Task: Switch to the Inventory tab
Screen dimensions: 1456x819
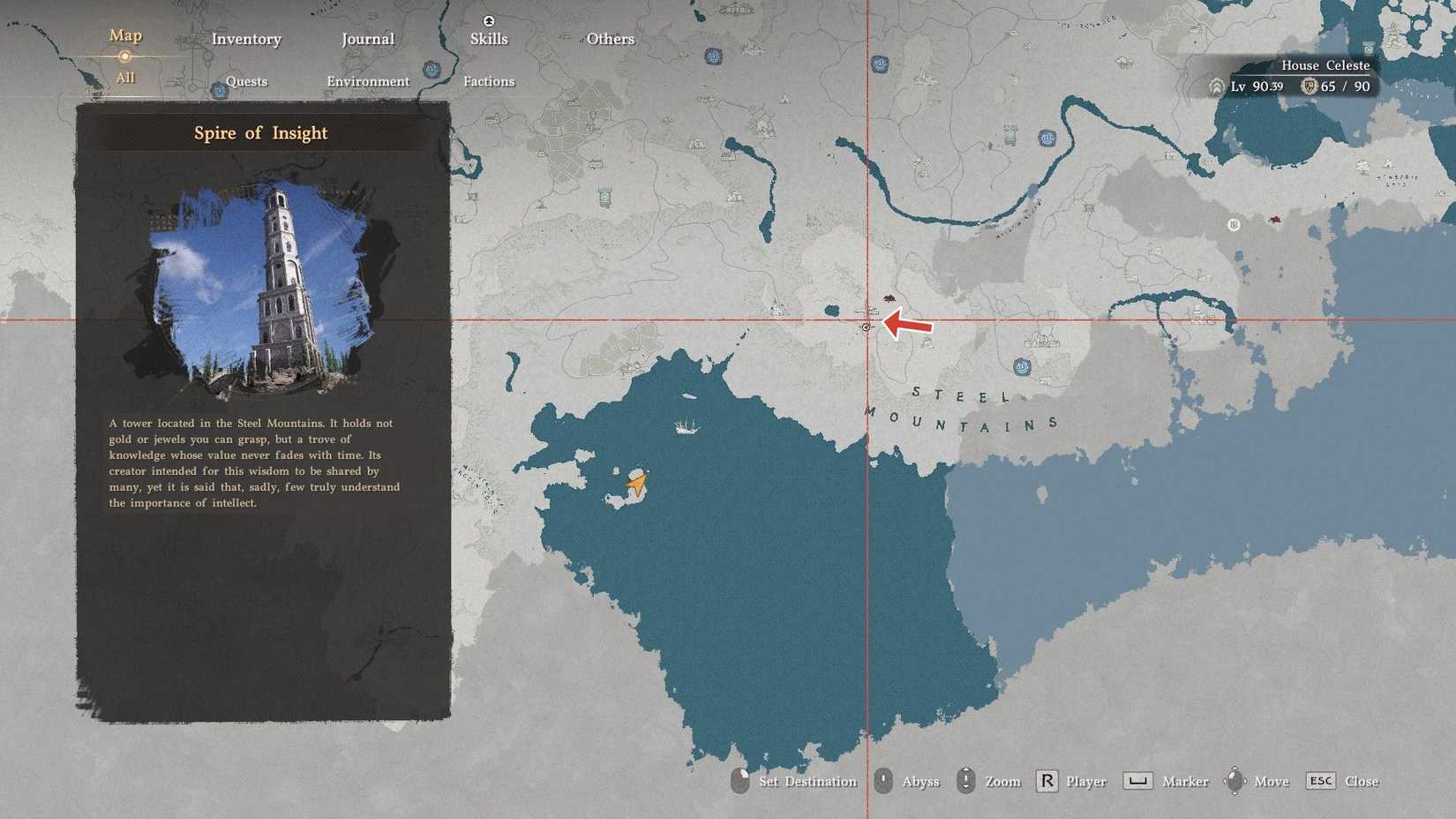Action: [247, 39]
